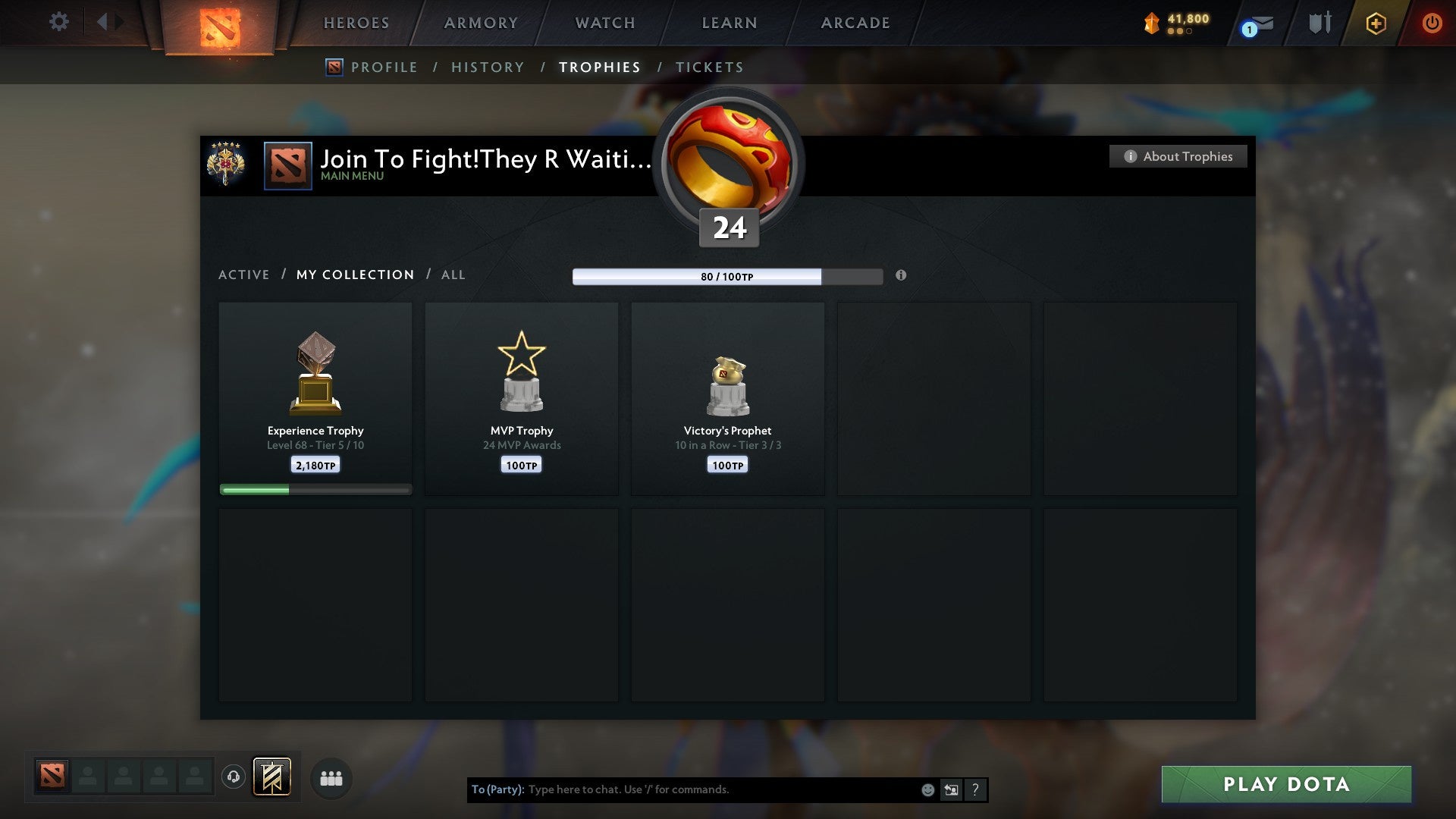Viewport: 1456px width, 819px height.
Task: Open the WATCH menu
Action: click(x=604, y=23)
